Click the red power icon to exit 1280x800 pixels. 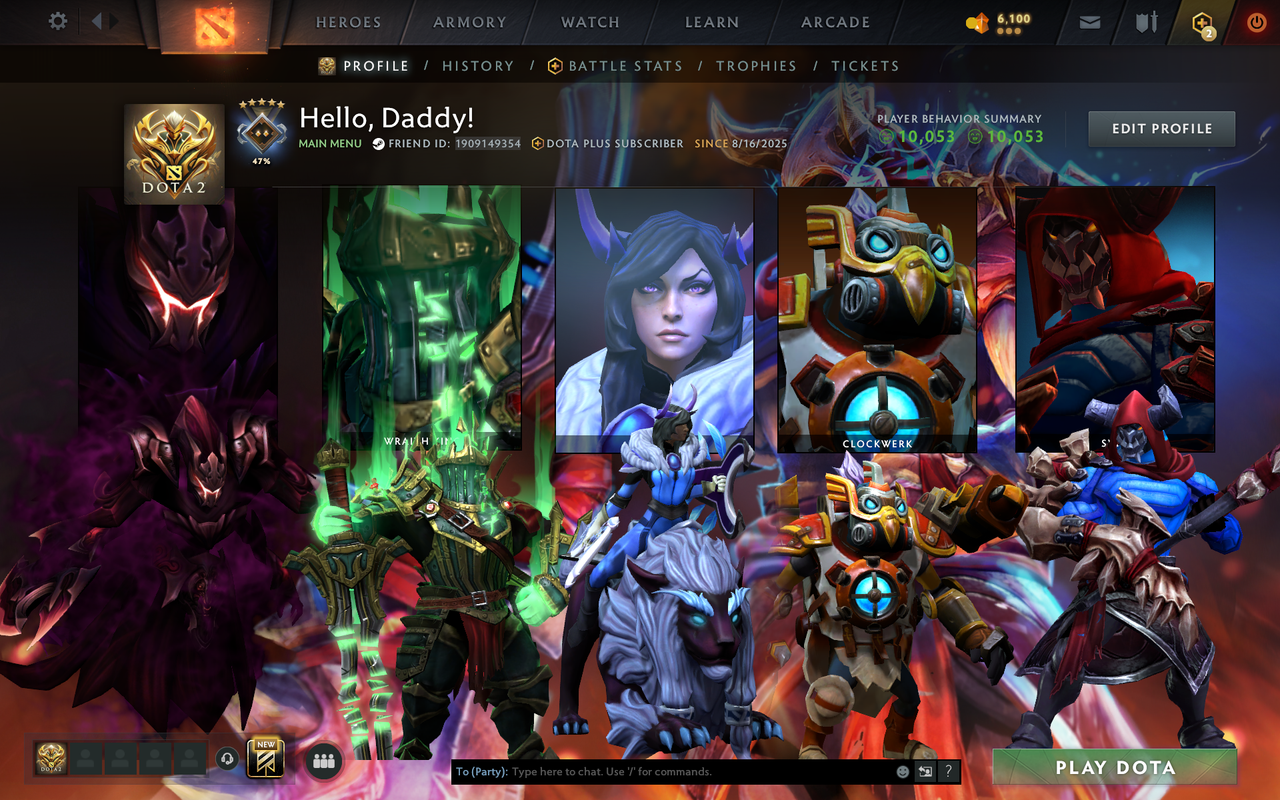tap(1255, 20)
